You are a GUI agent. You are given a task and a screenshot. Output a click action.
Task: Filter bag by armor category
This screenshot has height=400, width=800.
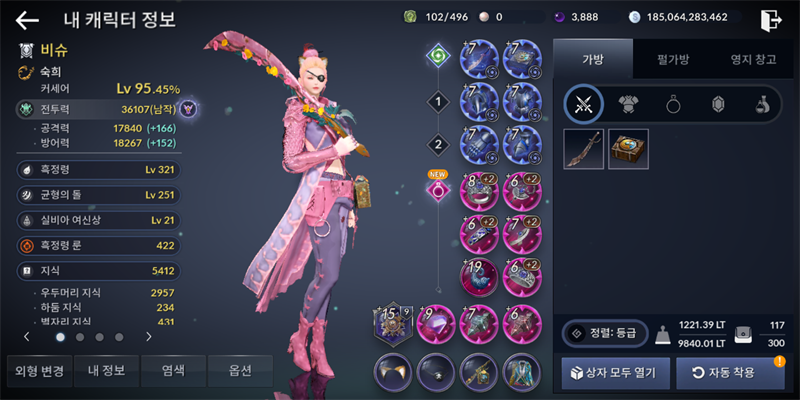coord(627,104)
